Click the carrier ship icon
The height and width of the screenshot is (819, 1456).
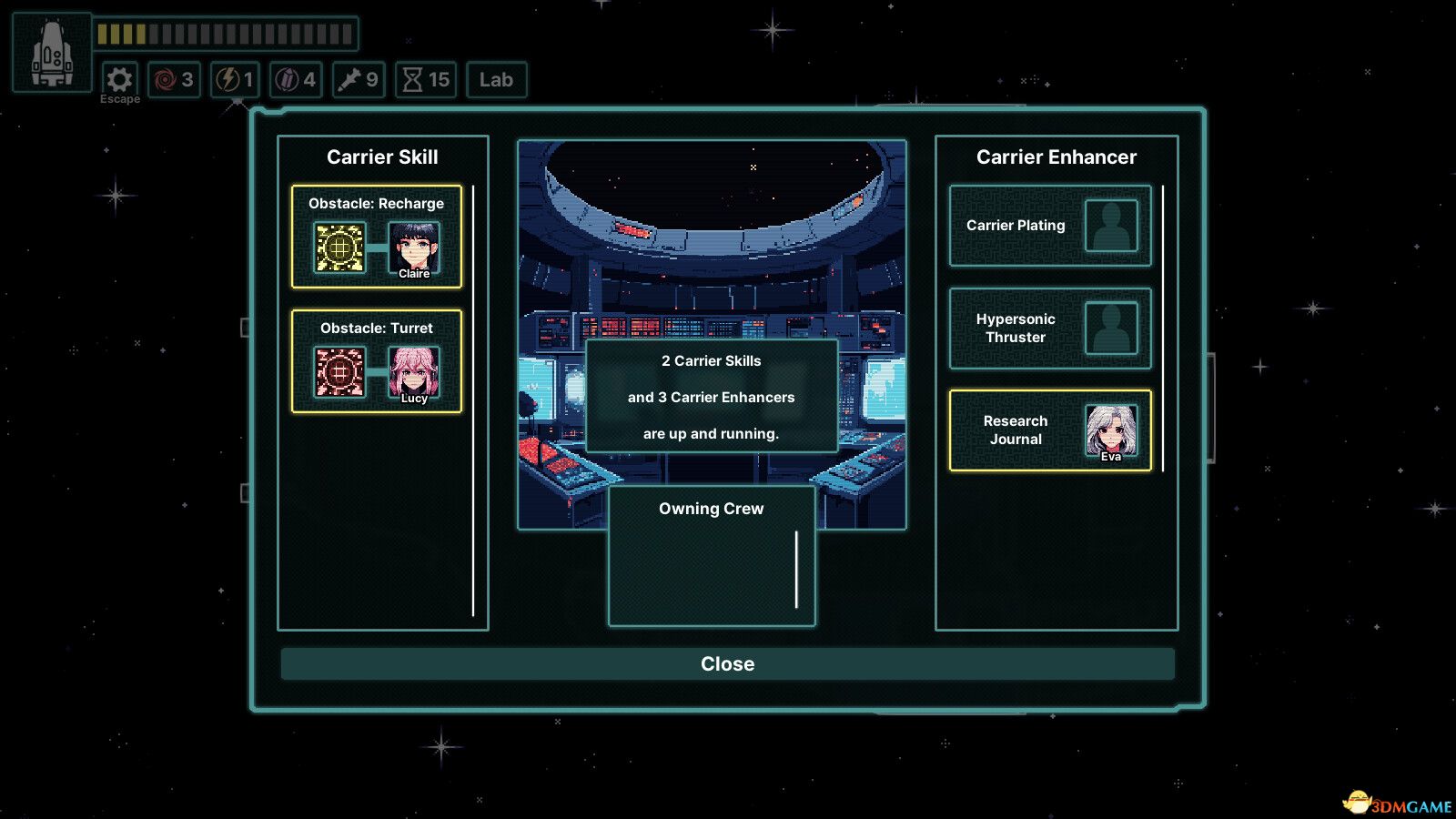tap(52, 53)
